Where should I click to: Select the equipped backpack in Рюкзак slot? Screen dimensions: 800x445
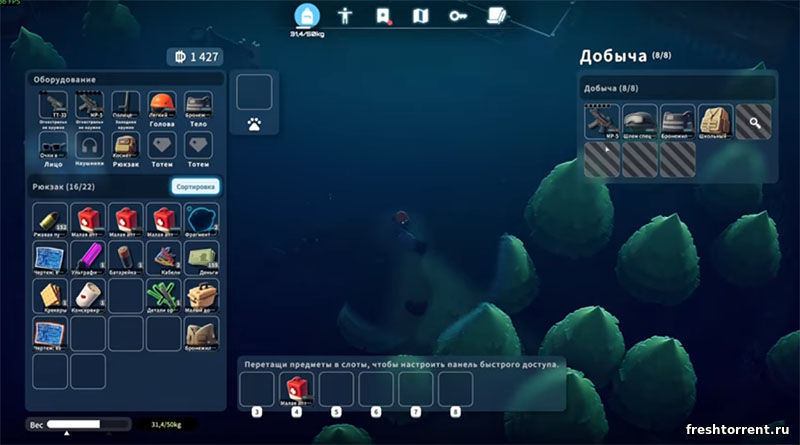pyautogui.click(x=126, y=148)
